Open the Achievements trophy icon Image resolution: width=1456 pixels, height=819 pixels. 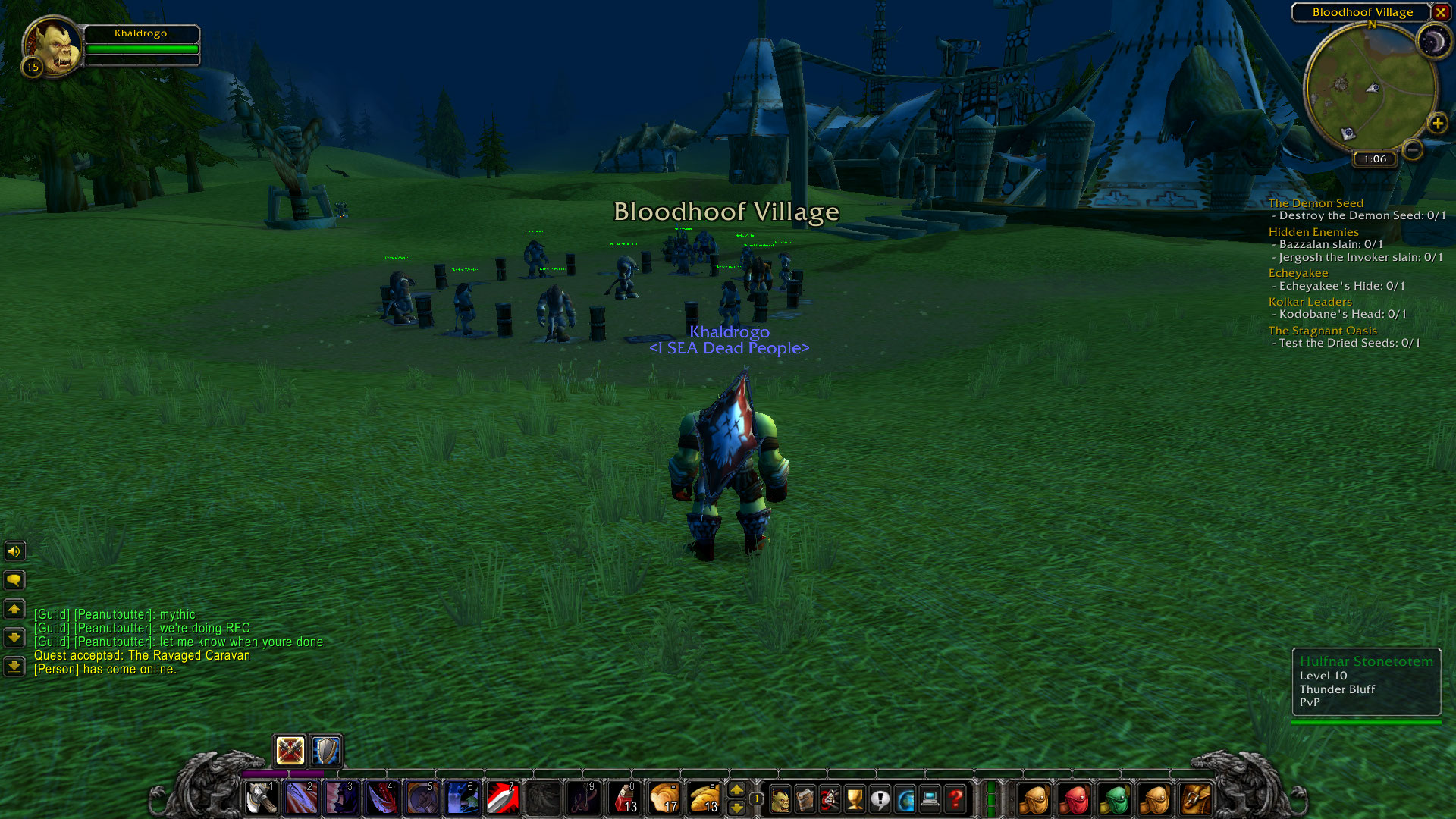pos(854,799)
